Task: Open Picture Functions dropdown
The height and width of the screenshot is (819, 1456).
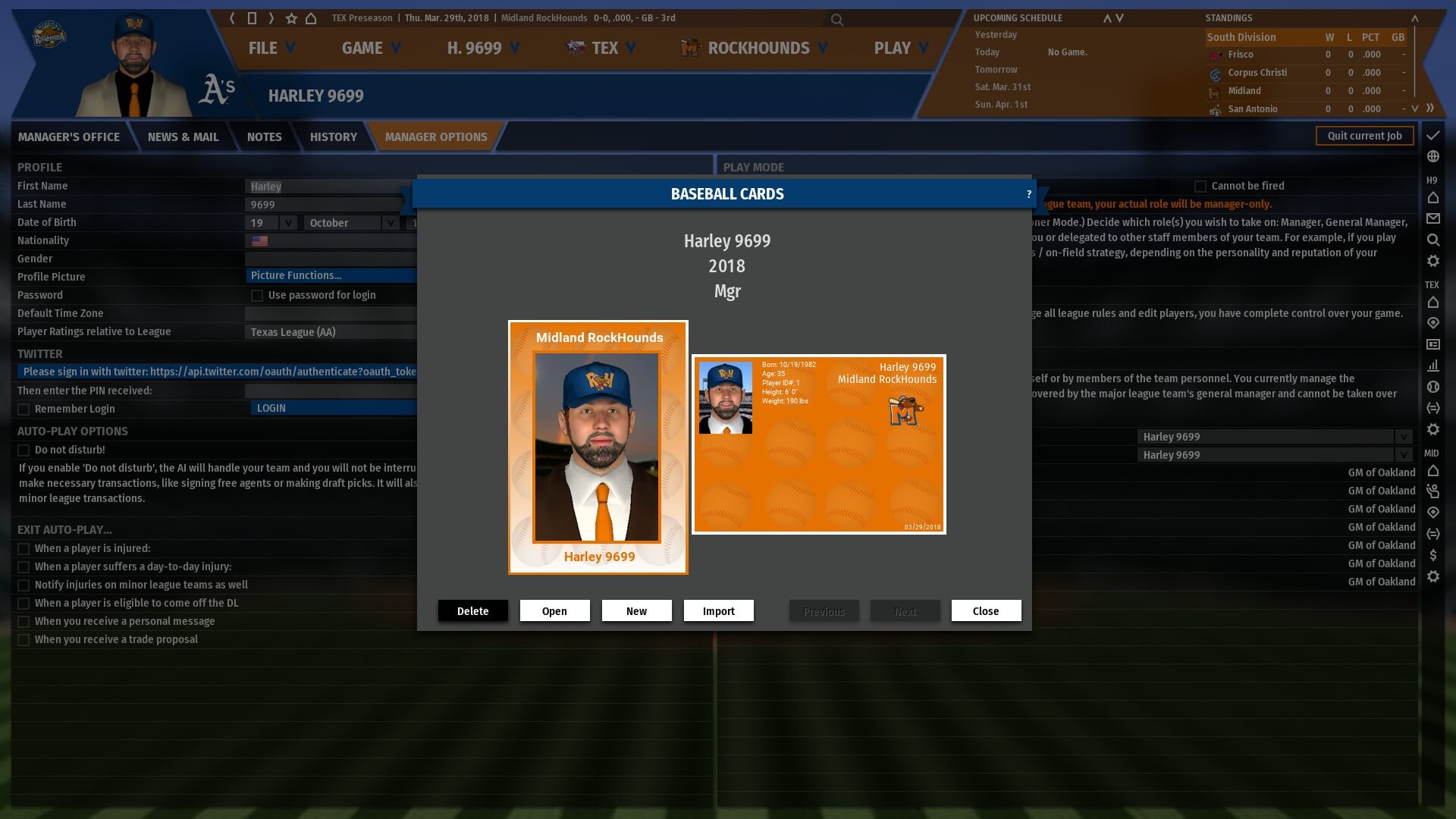Action: click(x=331, y=275)
